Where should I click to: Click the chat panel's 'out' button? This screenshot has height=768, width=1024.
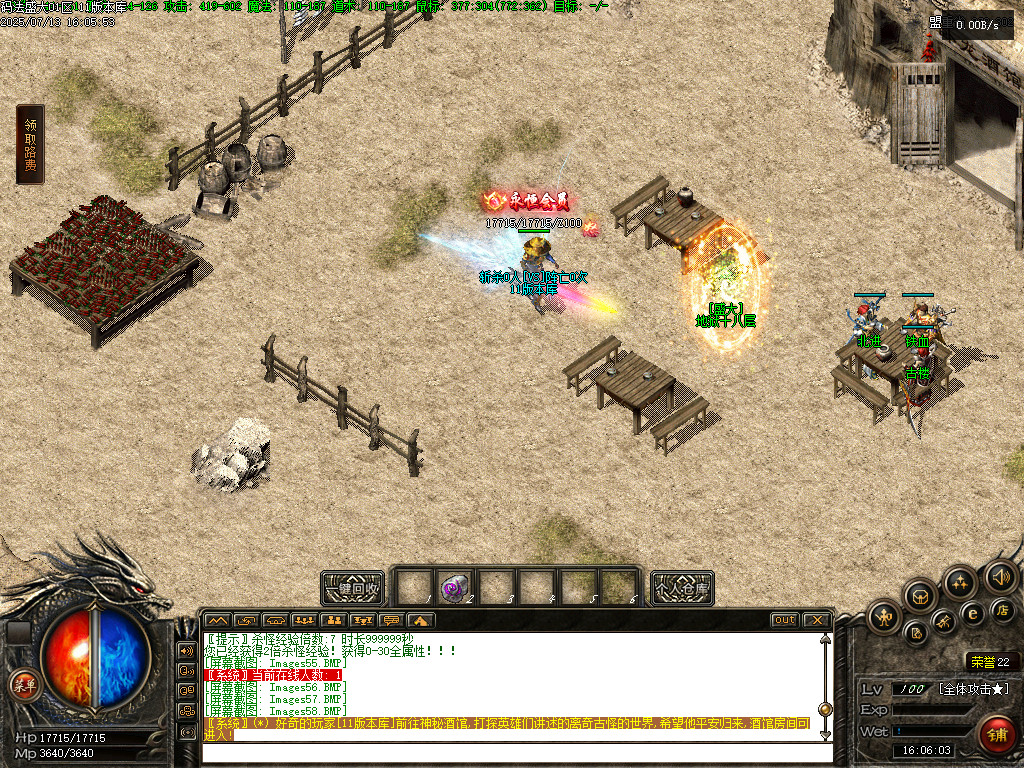tap(785, 620)
